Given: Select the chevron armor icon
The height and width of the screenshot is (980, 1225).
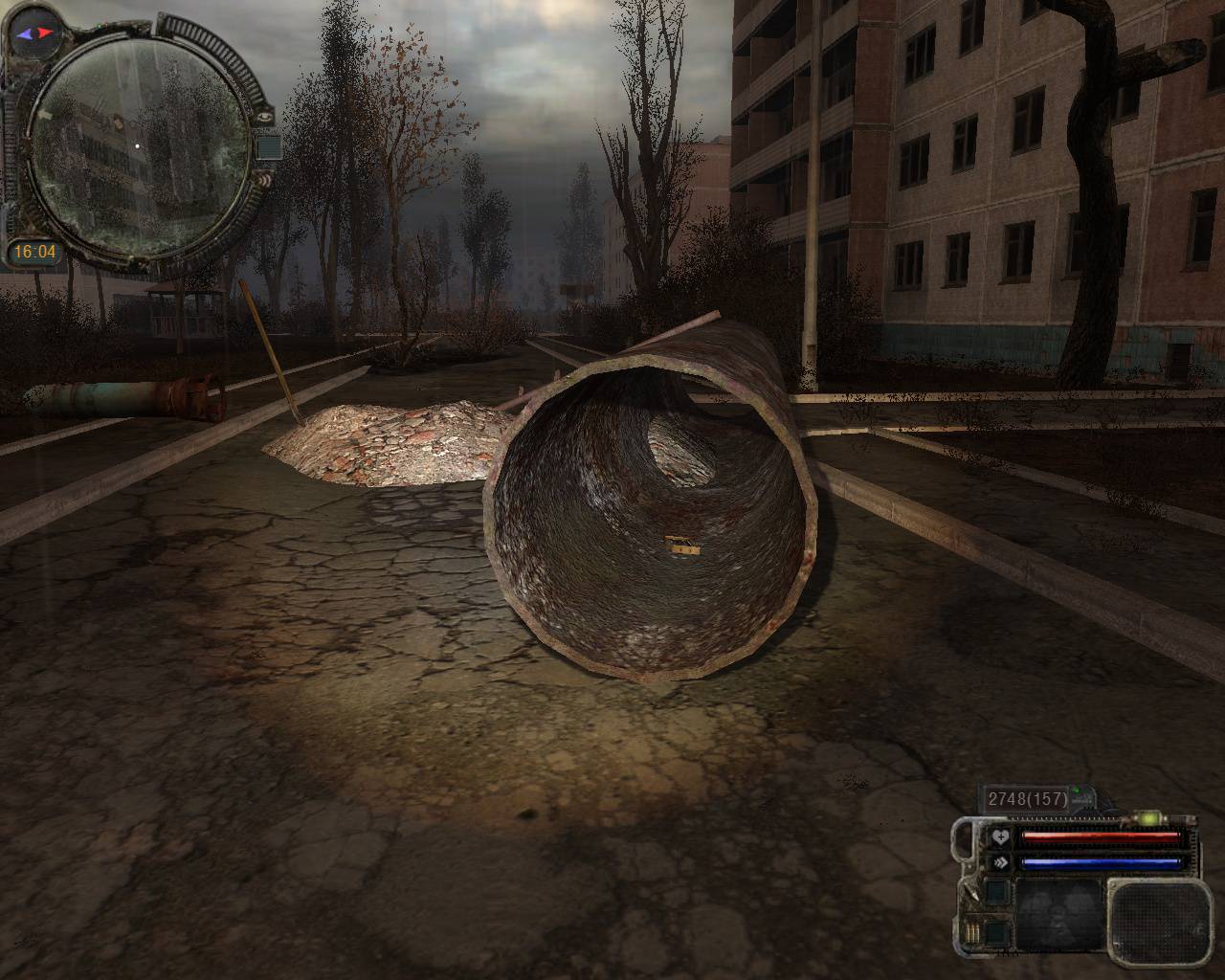Looking at the screenshot, I should [x=1001, y=861].
